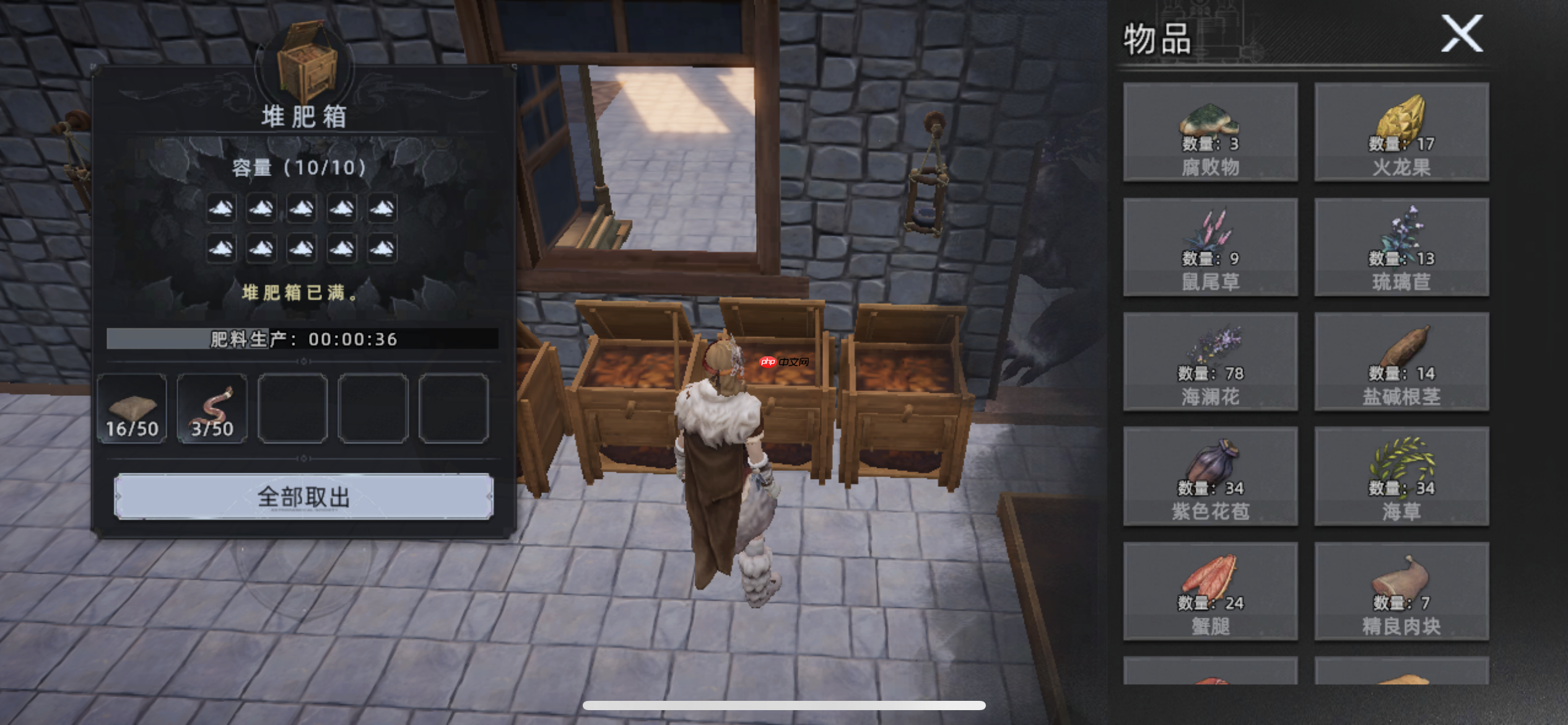Screen dimensions: 1568x725
Task: Choose the 盐碱根茎 root item
Action: point(1401,362)
